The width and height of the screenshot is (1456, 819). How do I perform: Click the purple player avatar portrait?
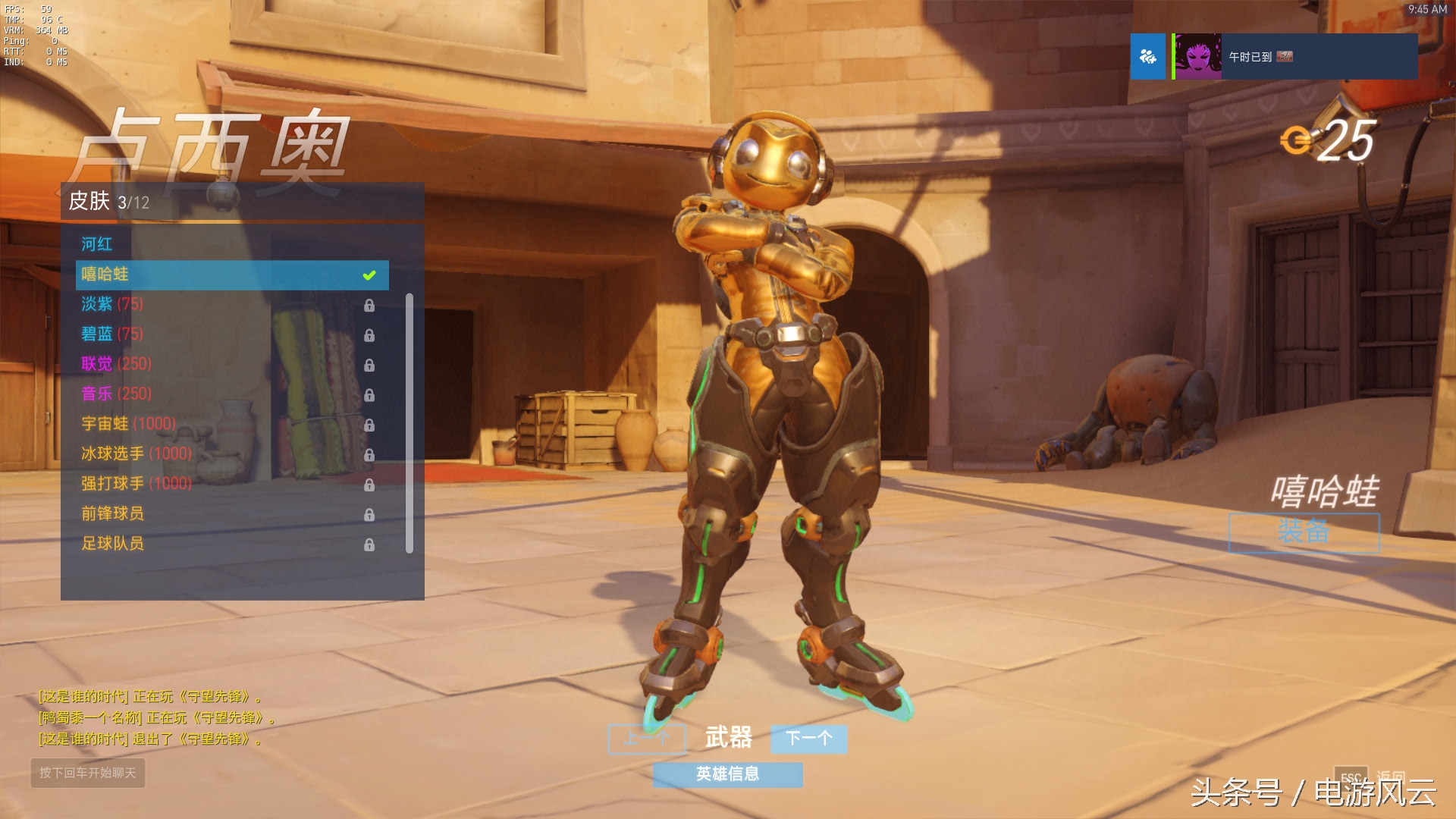[x=1198, y=57]
